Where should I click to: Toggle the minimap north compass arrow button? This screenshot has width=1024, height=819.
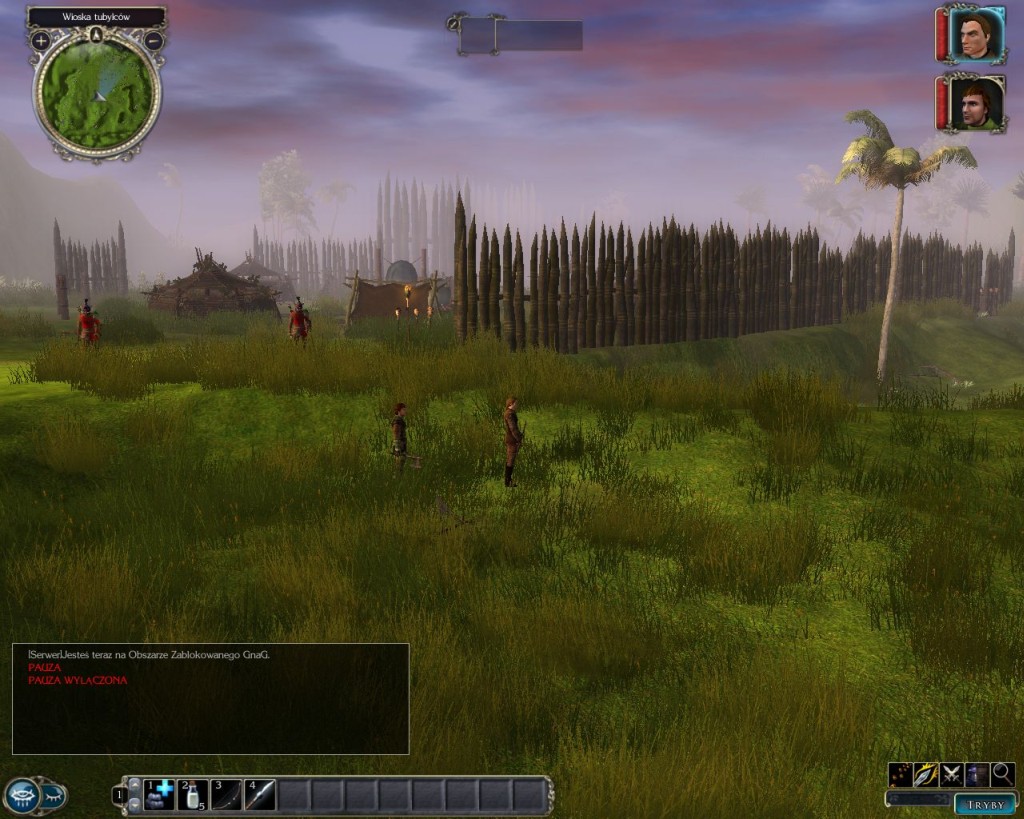coord(97,35)
